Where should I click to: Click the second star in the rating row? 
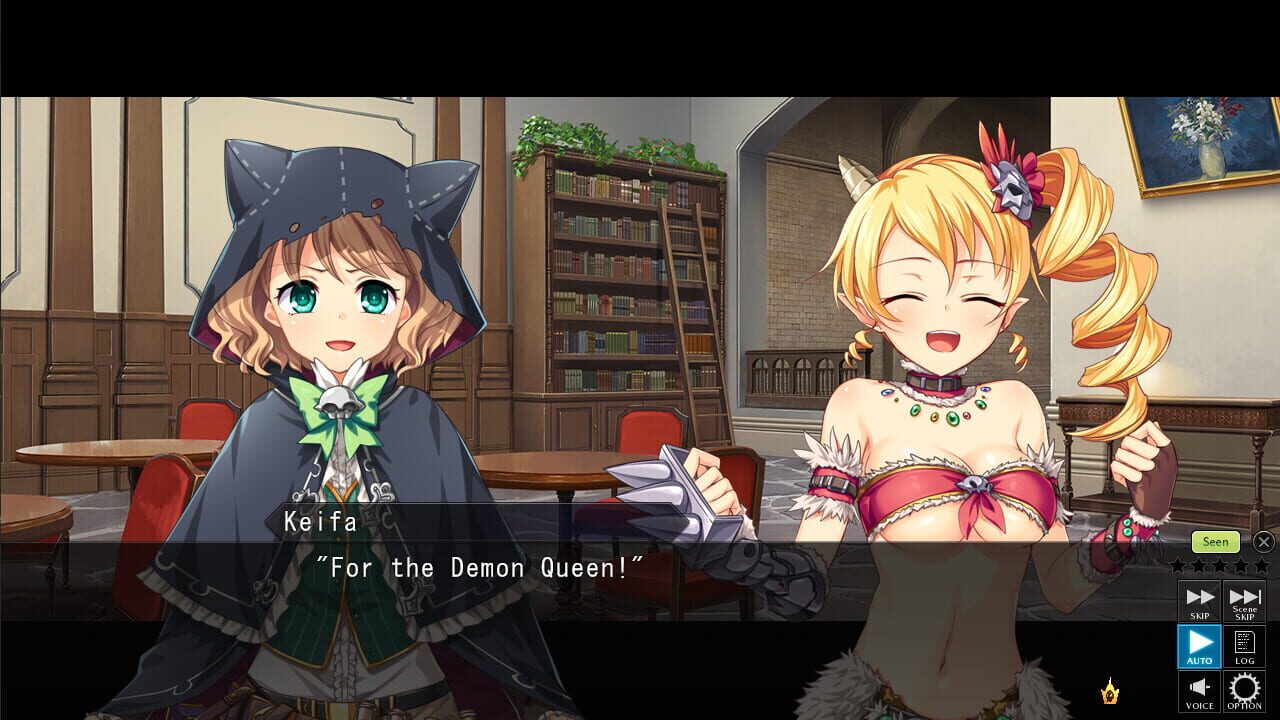[x=1200, y=566]
